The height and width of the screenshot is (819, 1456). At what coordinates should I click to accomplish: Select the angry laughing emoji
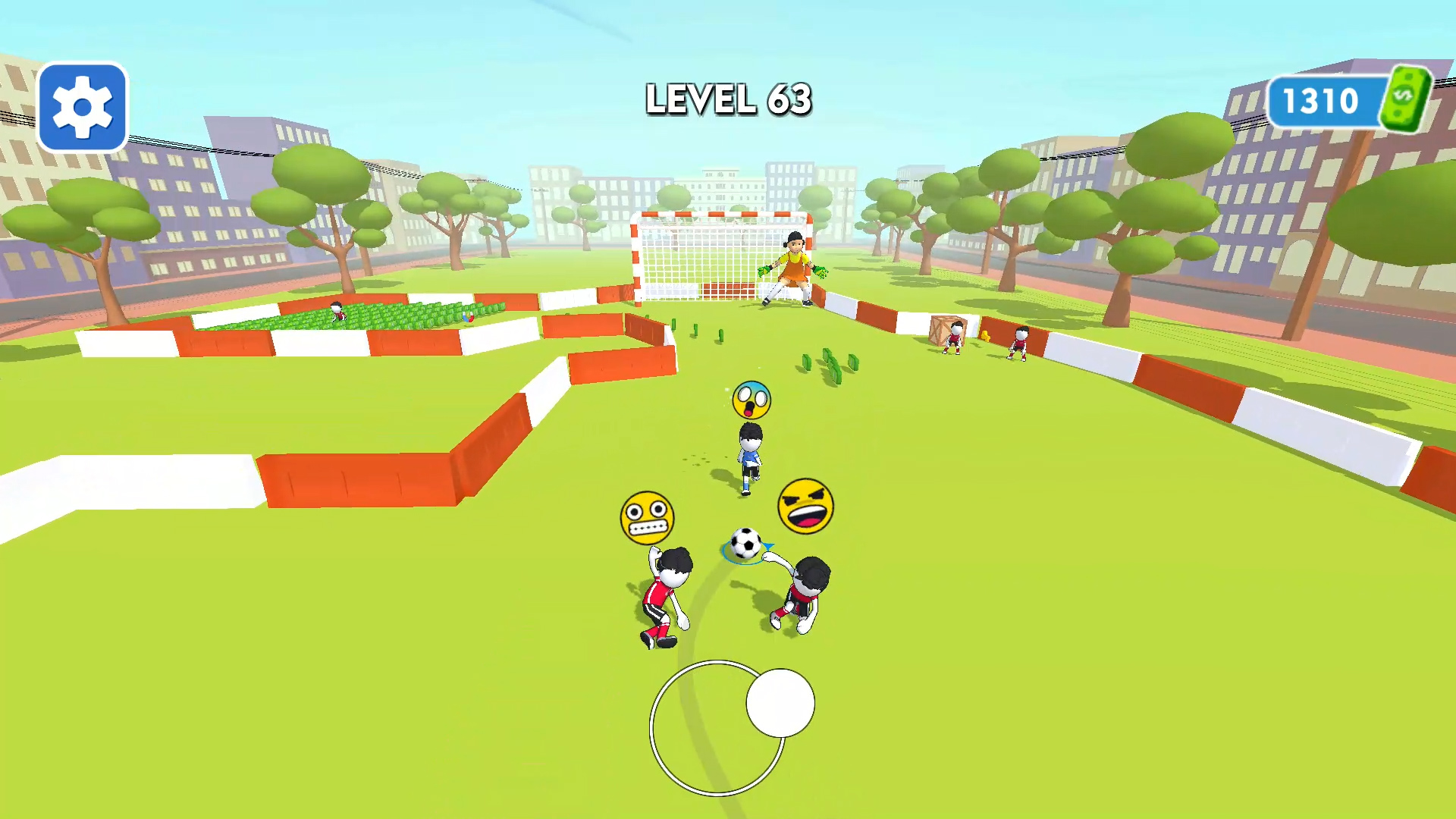click(x=806, y=507)
